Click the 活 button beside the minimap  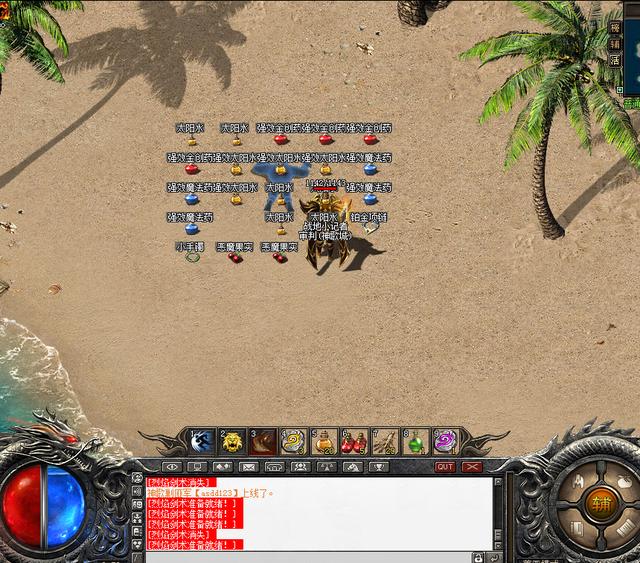click(615, 59)
